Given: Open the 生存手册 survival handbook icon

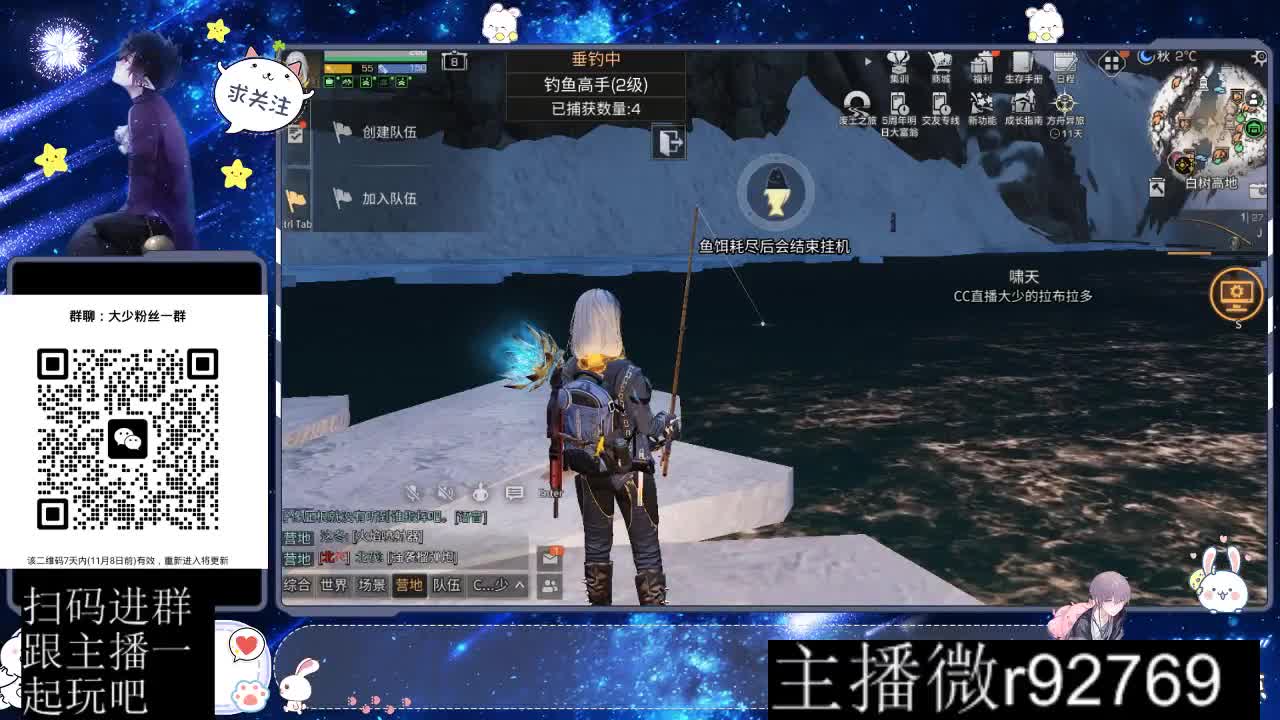Looking at the screenshot, I should (1021, 62).
